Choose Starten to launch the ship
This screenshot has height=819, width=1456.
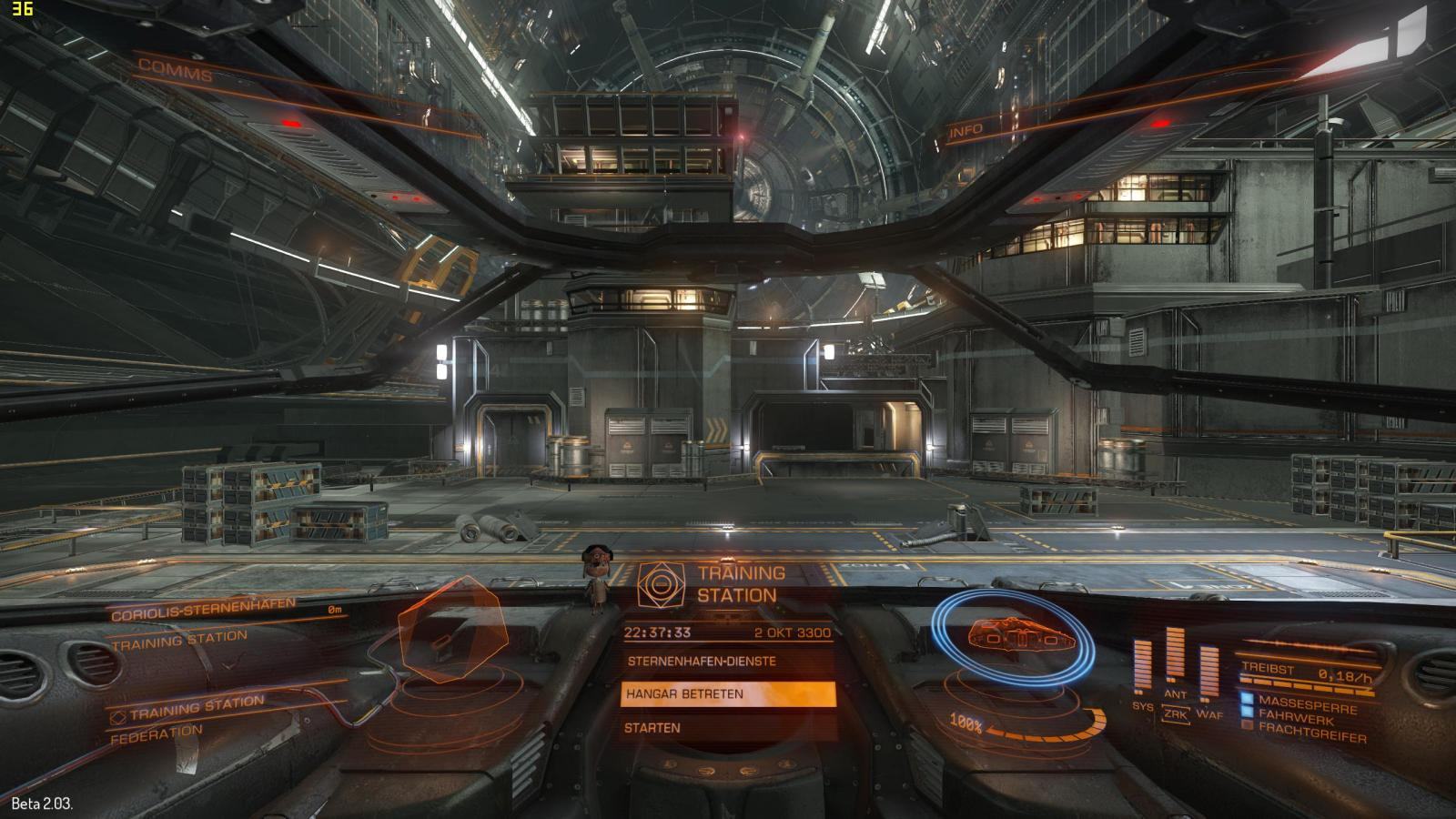coord(652,728)
